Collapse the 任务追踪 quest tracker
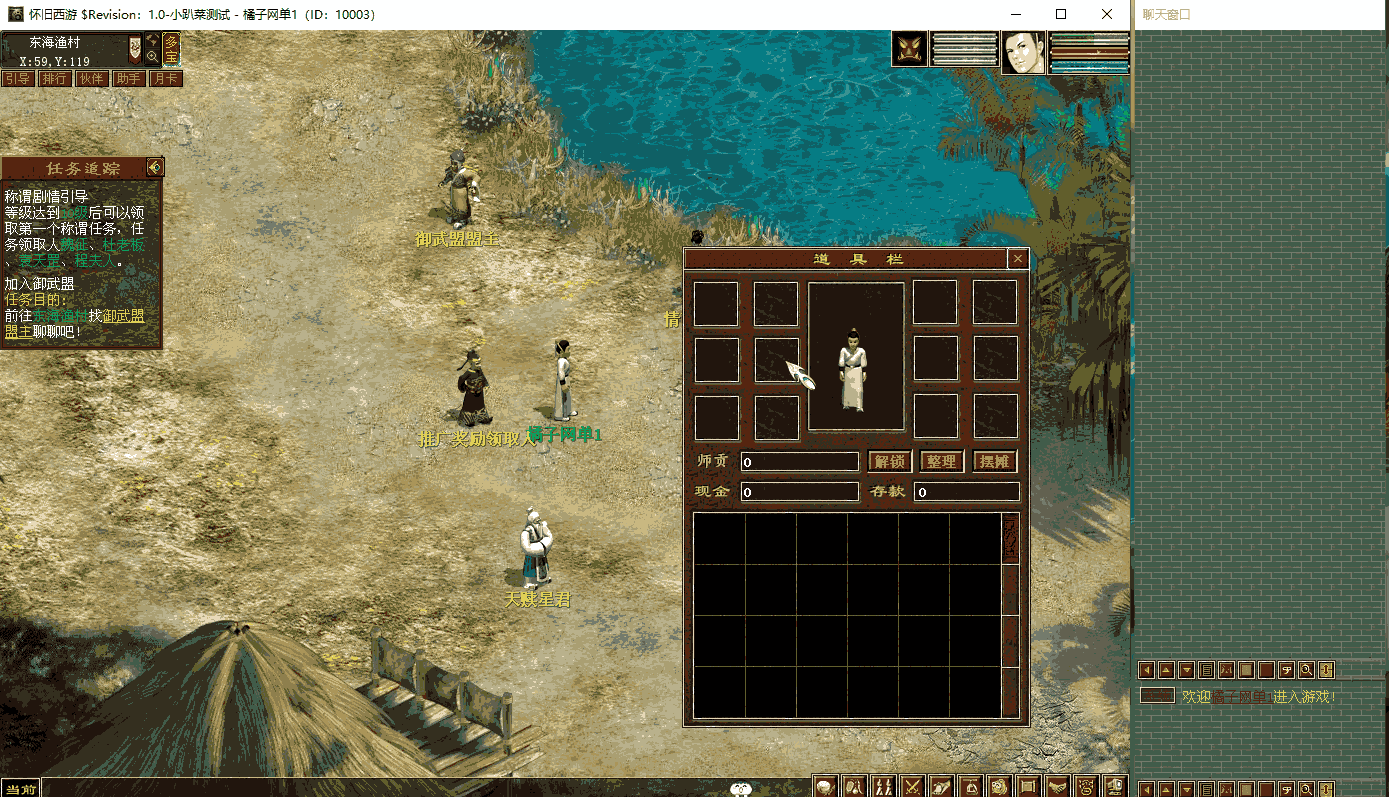Image resolution: width=1389 pixels, height=797 pixels. click(x=155, y=167)
